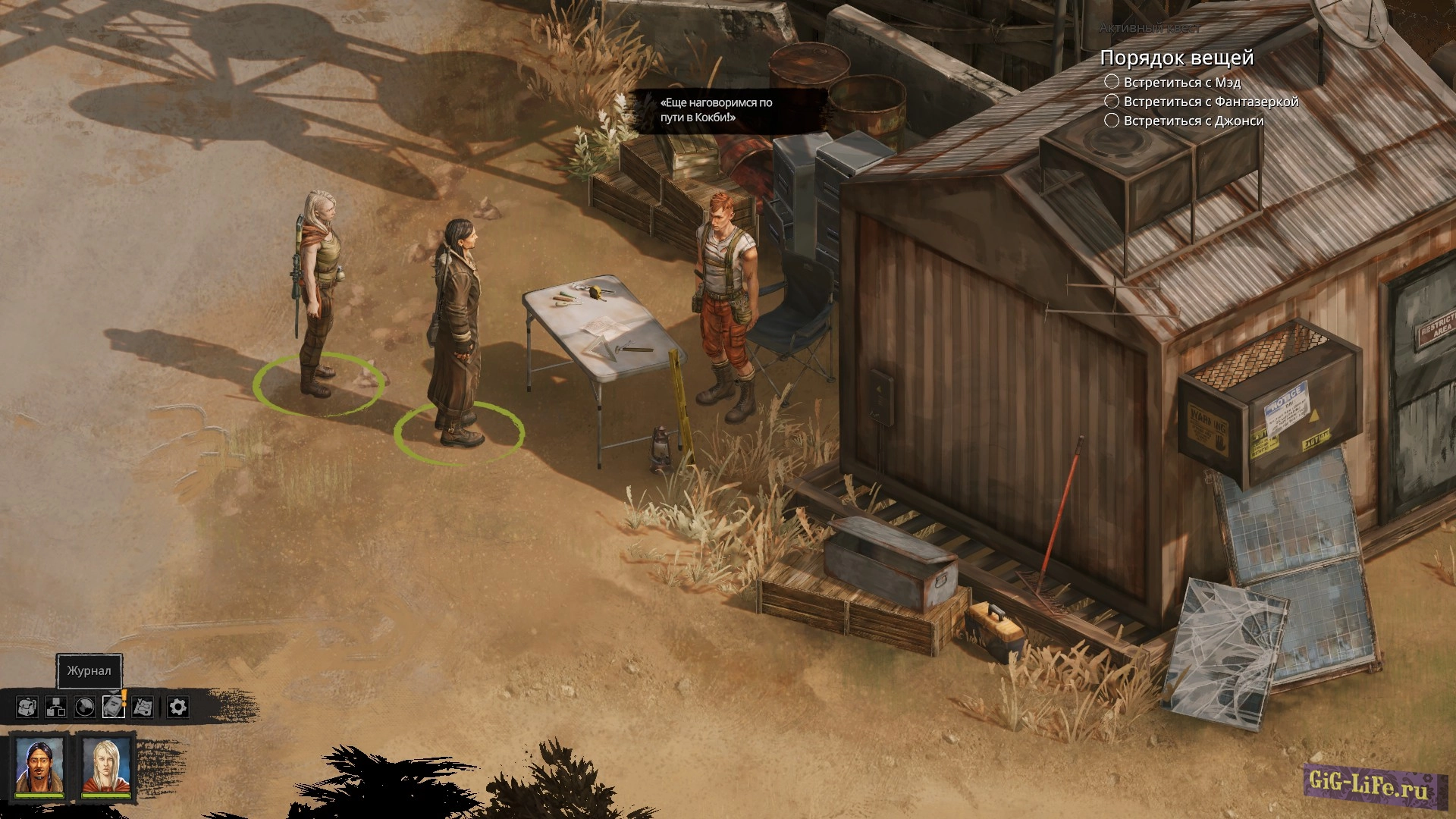Click the objective Встретиться с Мэд

[1181, 82]
